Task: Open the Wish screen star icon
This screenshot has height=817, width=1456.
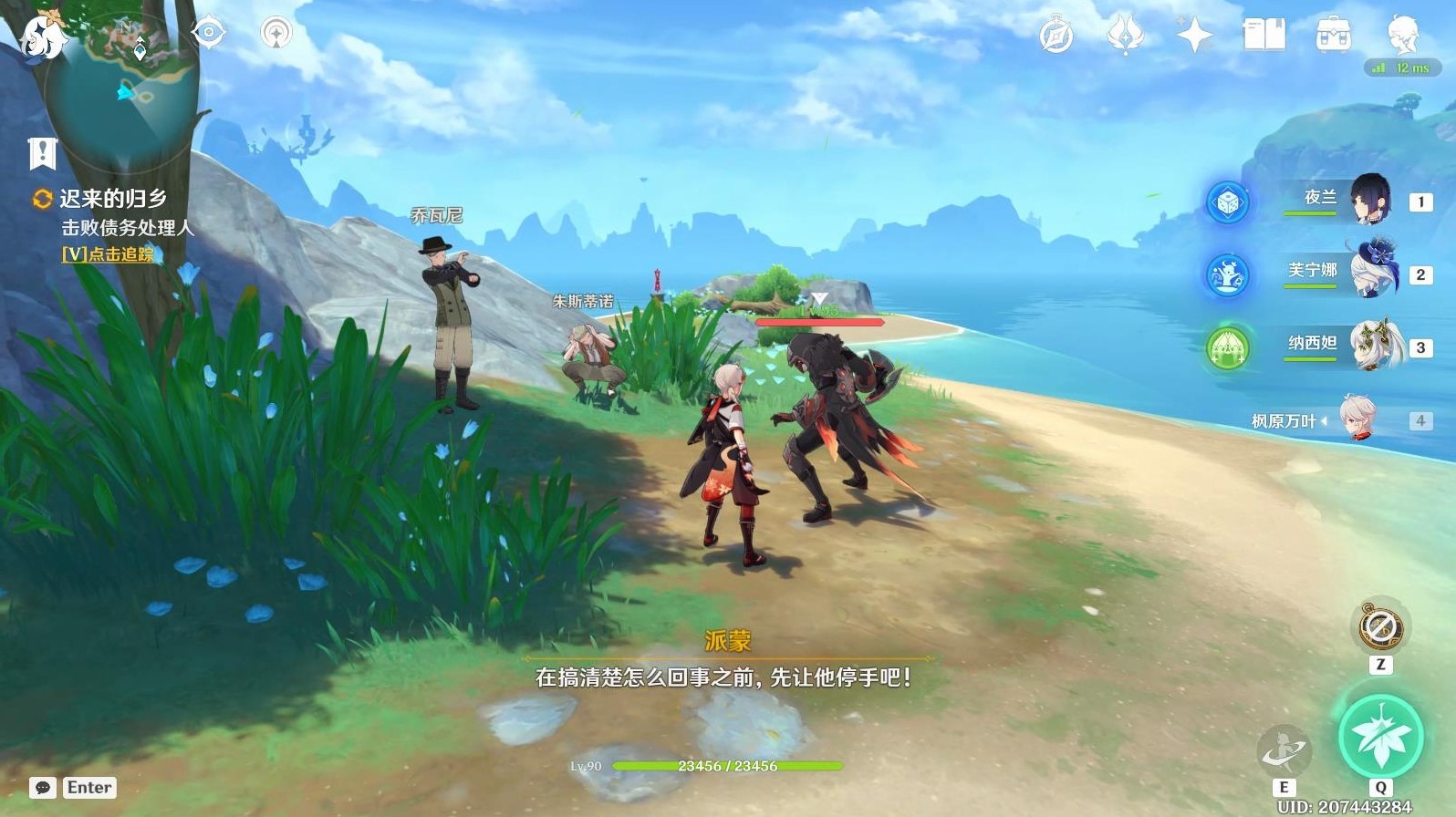Action: (x=1195, y=34)
